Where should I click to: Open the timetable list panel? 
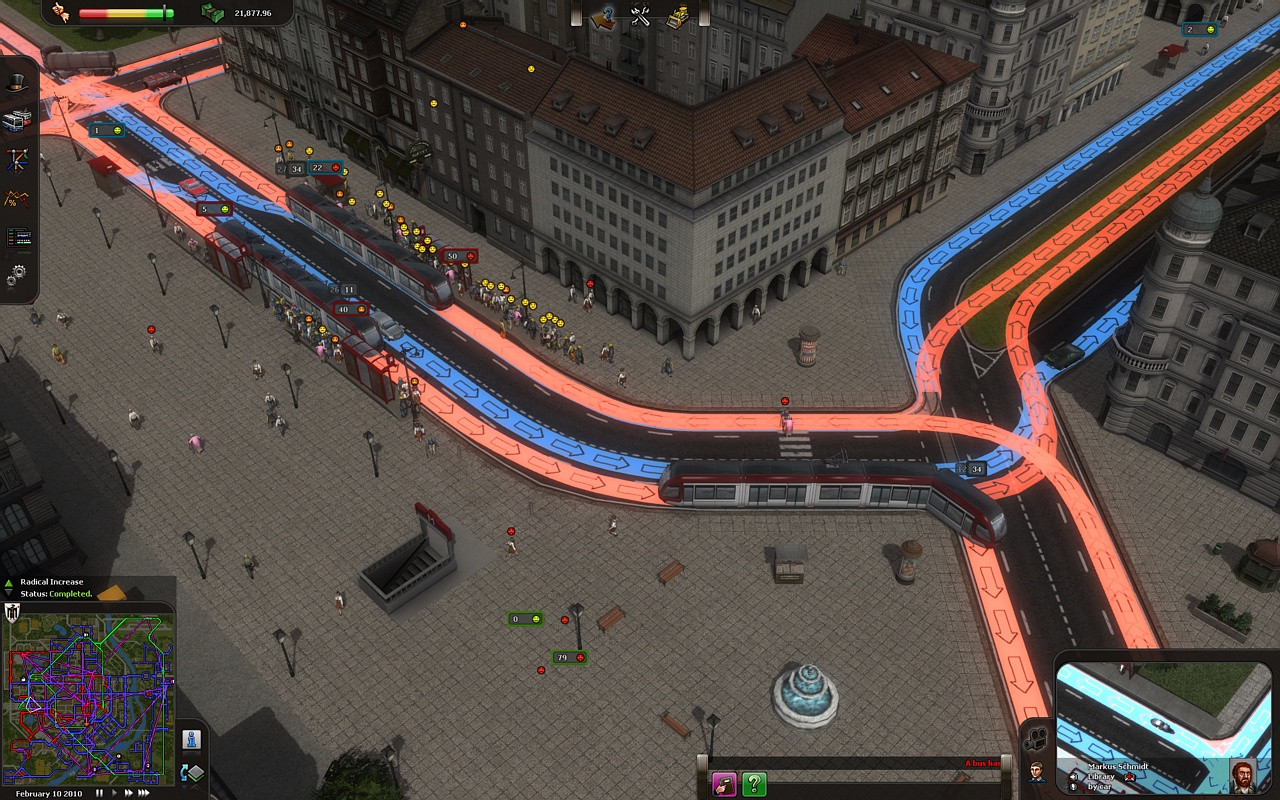(17, 237)
